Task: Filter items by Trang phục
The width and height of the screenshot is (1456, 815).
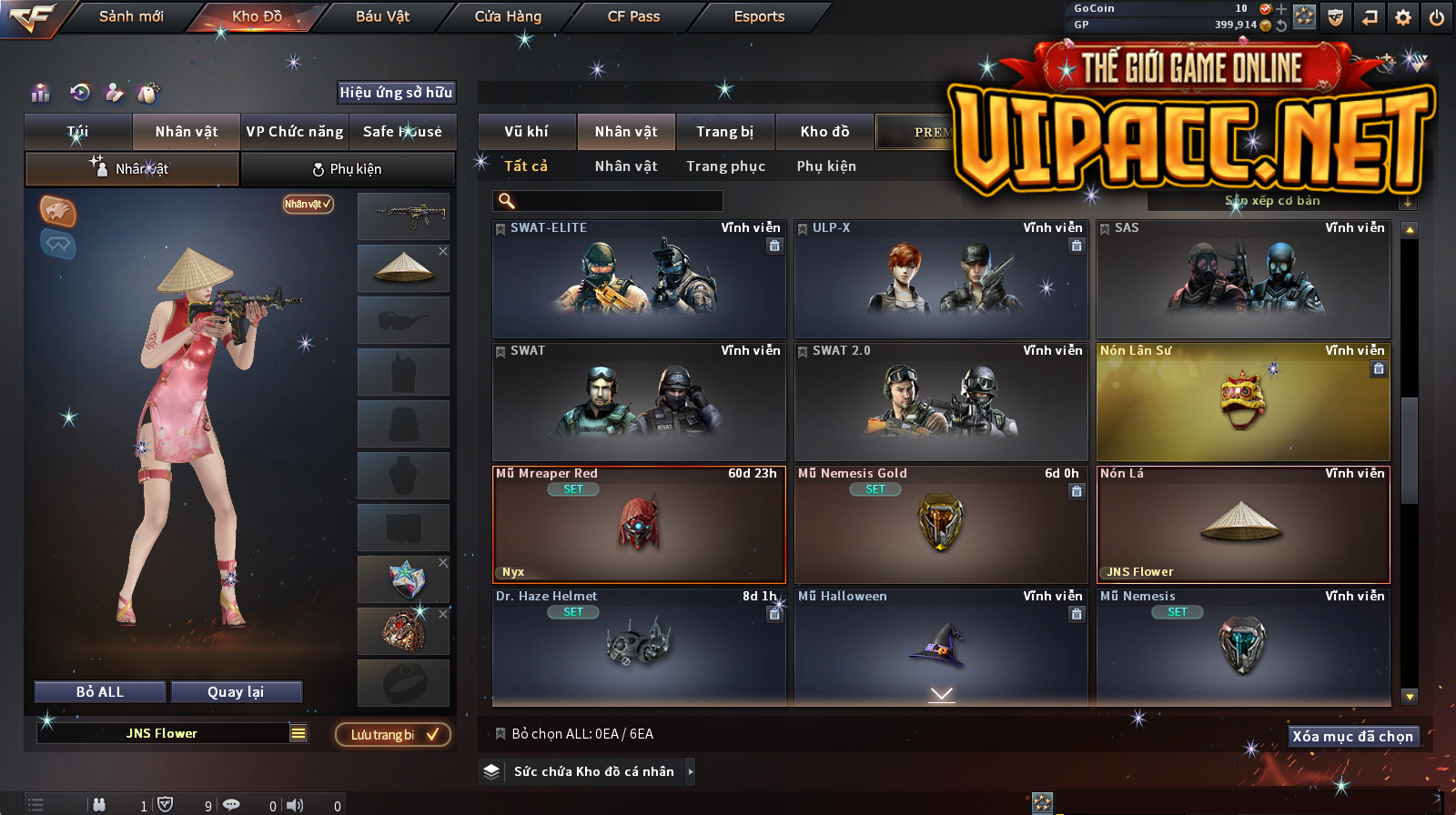Action: (725, 166)
